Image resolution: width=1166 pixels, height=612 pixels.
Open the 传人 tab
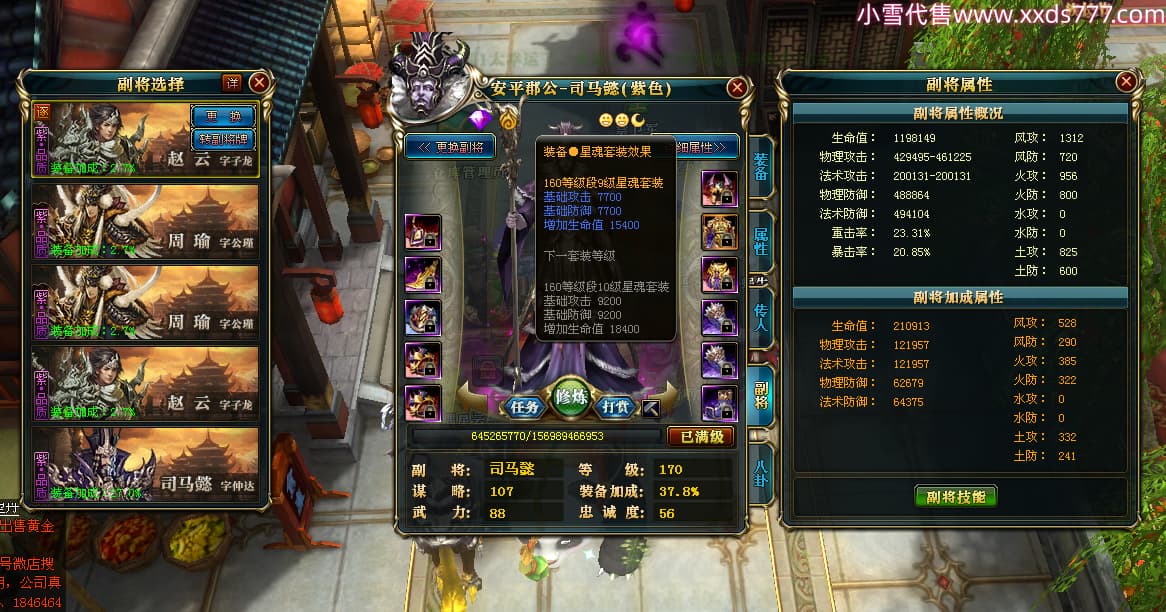761,317
